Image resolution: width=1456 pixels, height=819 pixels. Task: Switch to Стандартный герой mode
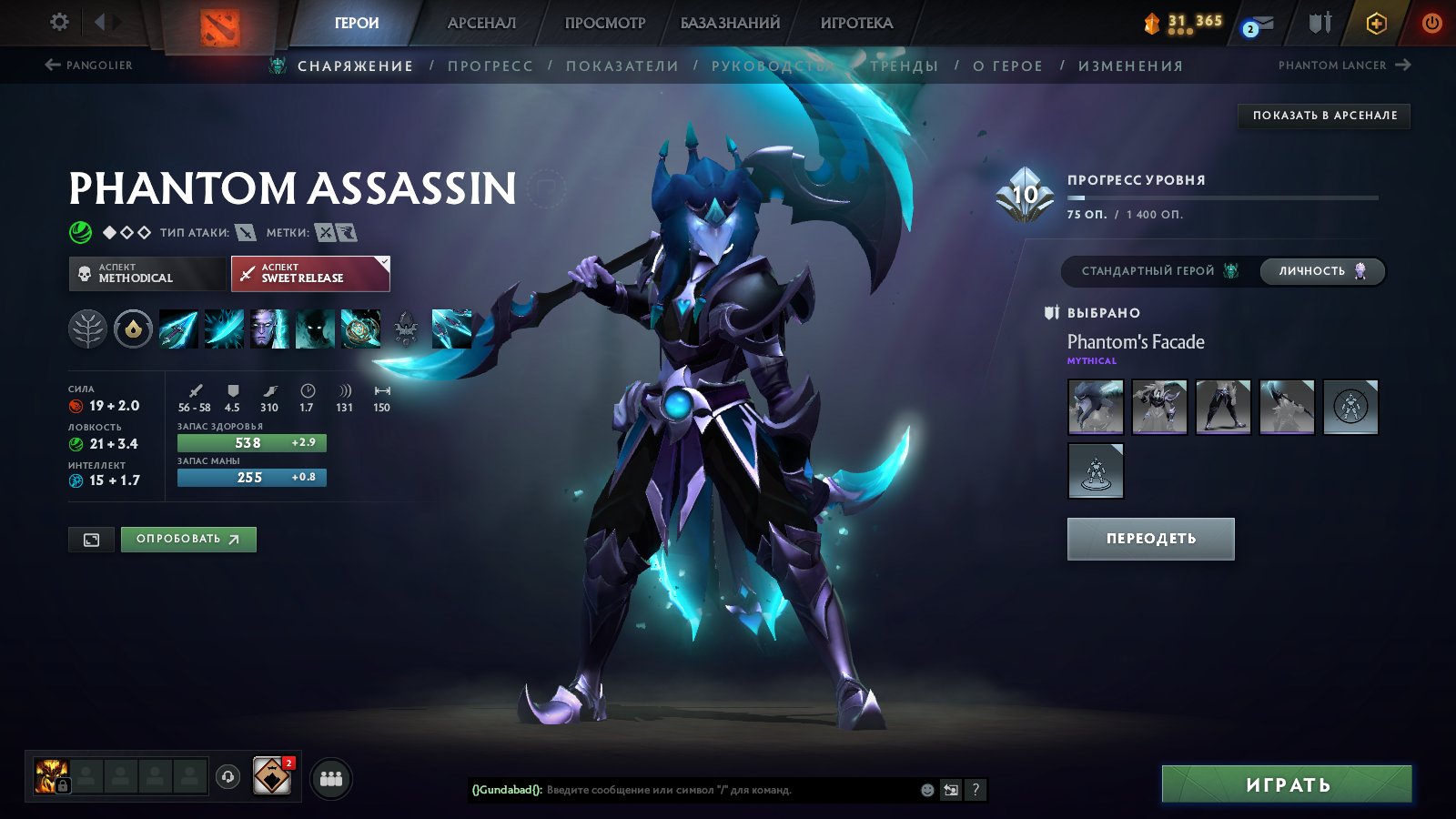1158,271
